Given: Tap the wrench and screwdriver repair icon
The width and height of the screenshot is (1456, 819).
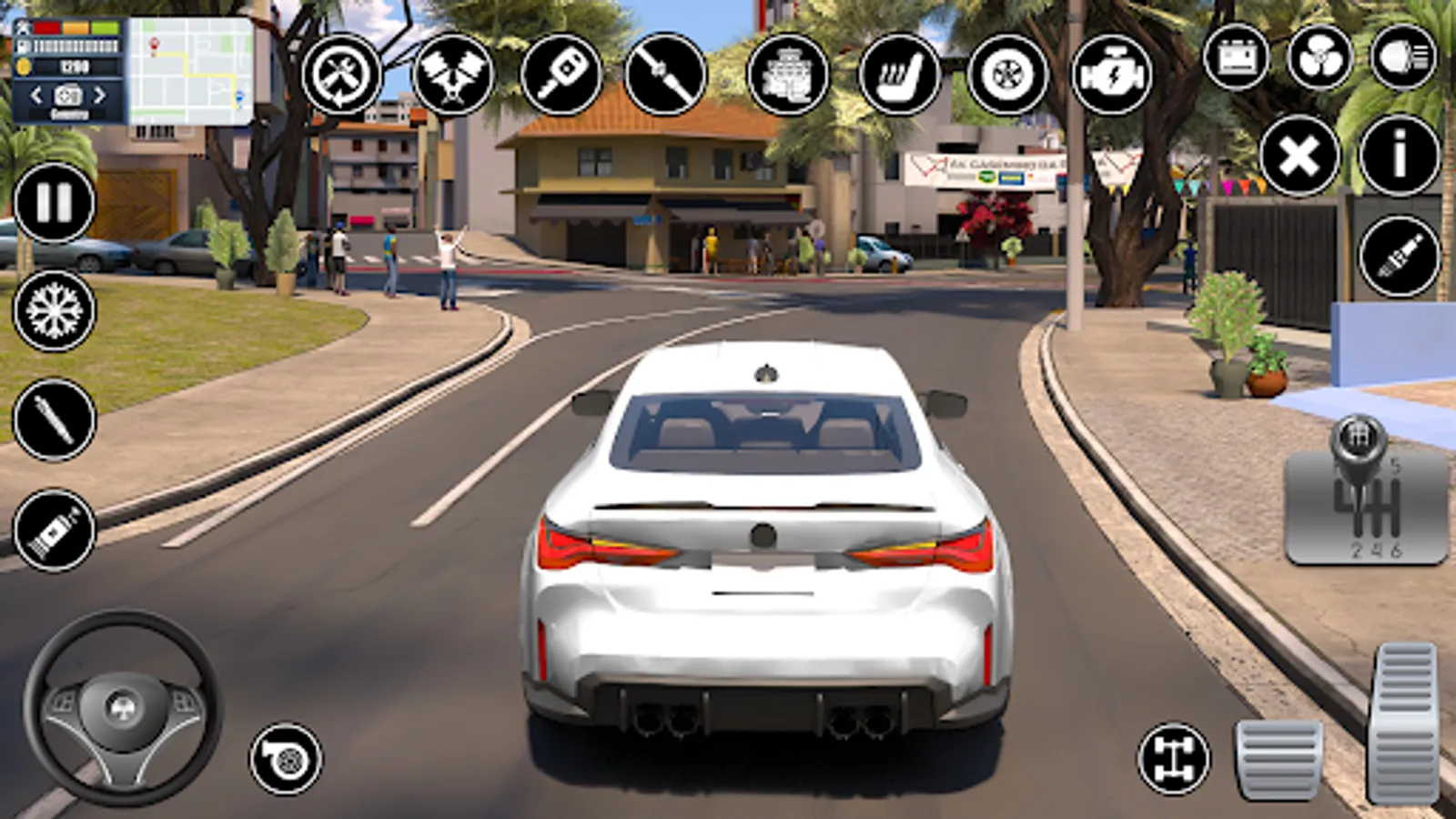Looking at the screenshot, I should pyautogui.click(x=341, y=74).
